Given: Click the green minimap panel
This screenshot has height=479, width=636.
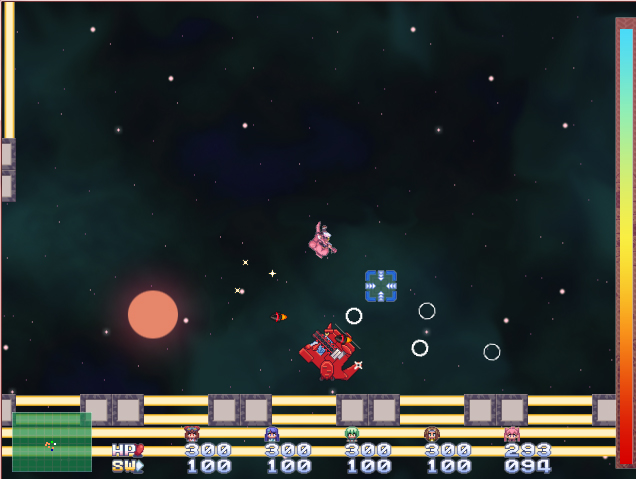Looking at the screenshot, I should coord(52,441).
